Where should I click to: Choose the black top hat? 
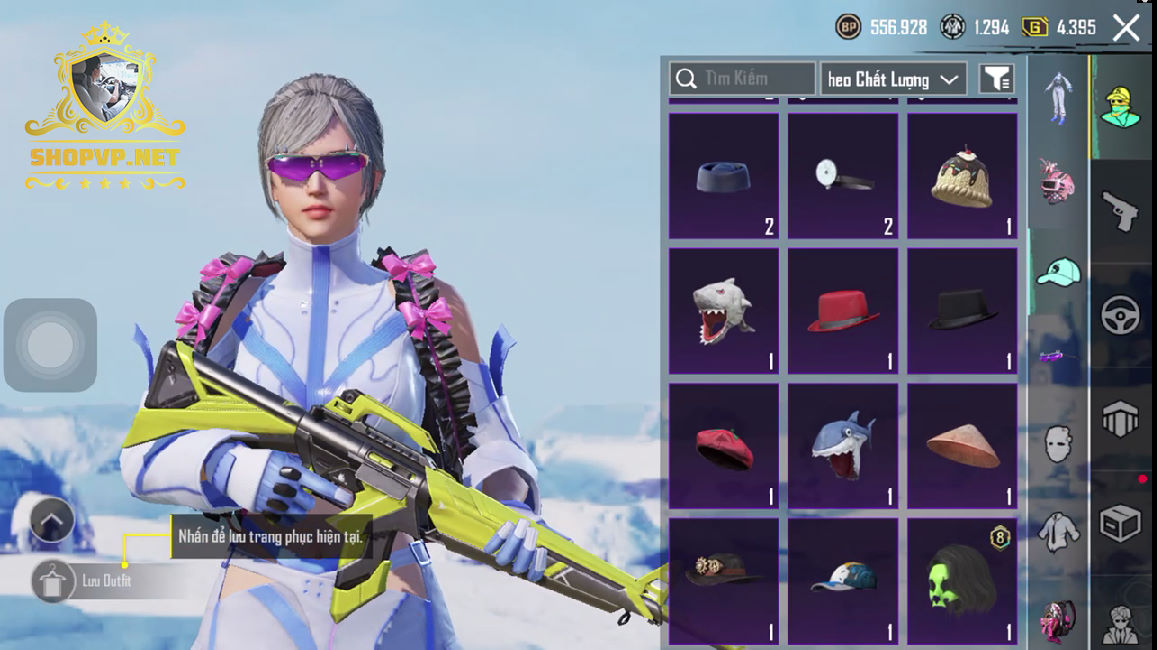[962, 311]
